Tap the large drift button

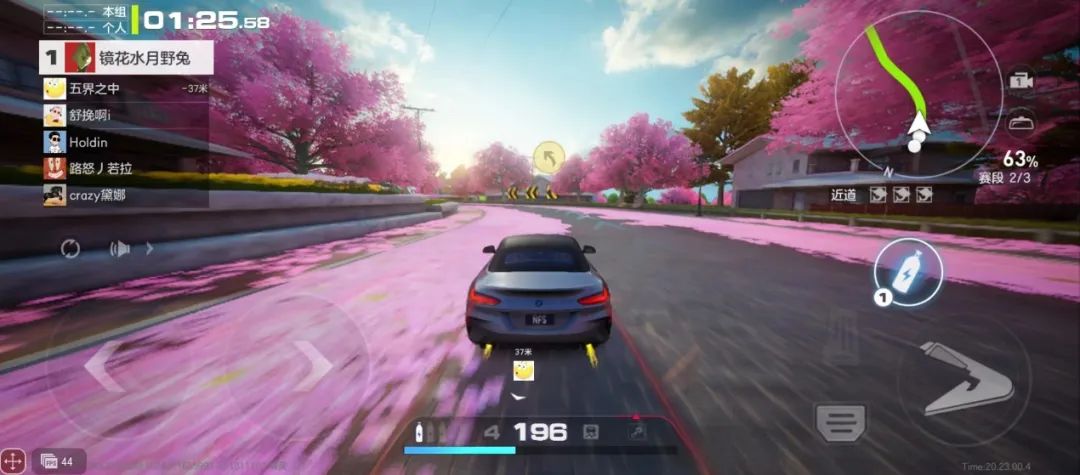point(963,379)
